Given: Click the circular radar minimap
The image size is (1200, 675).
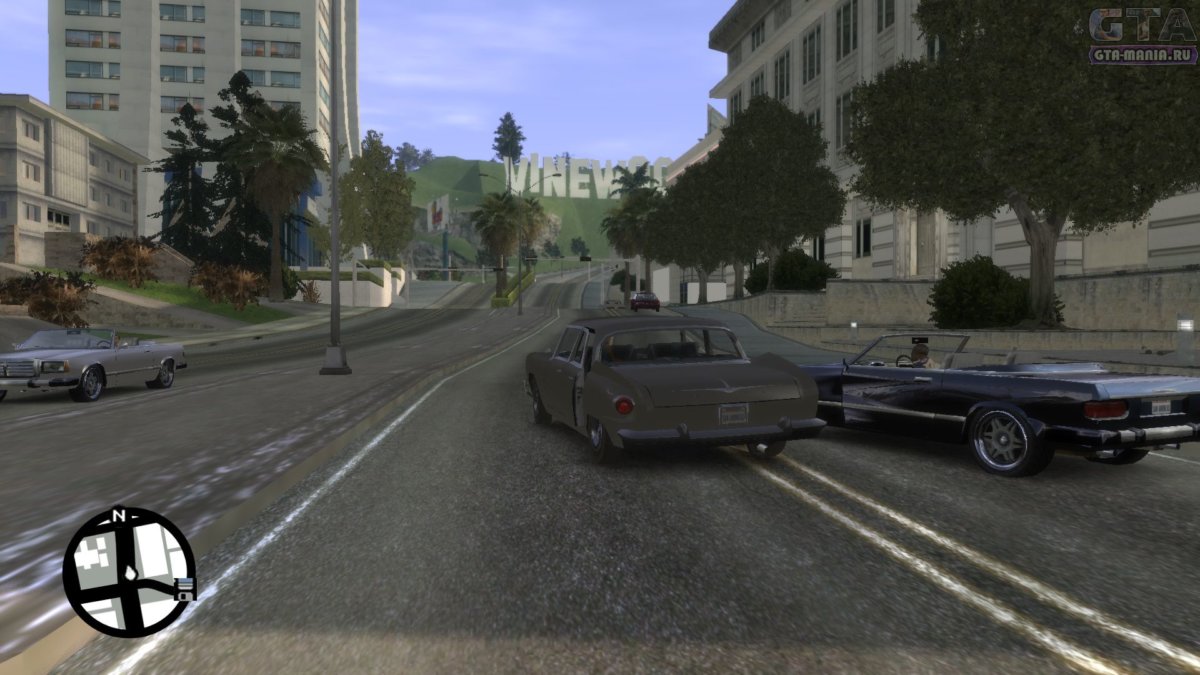Looking at the screenshot, I should coord(128,571).
